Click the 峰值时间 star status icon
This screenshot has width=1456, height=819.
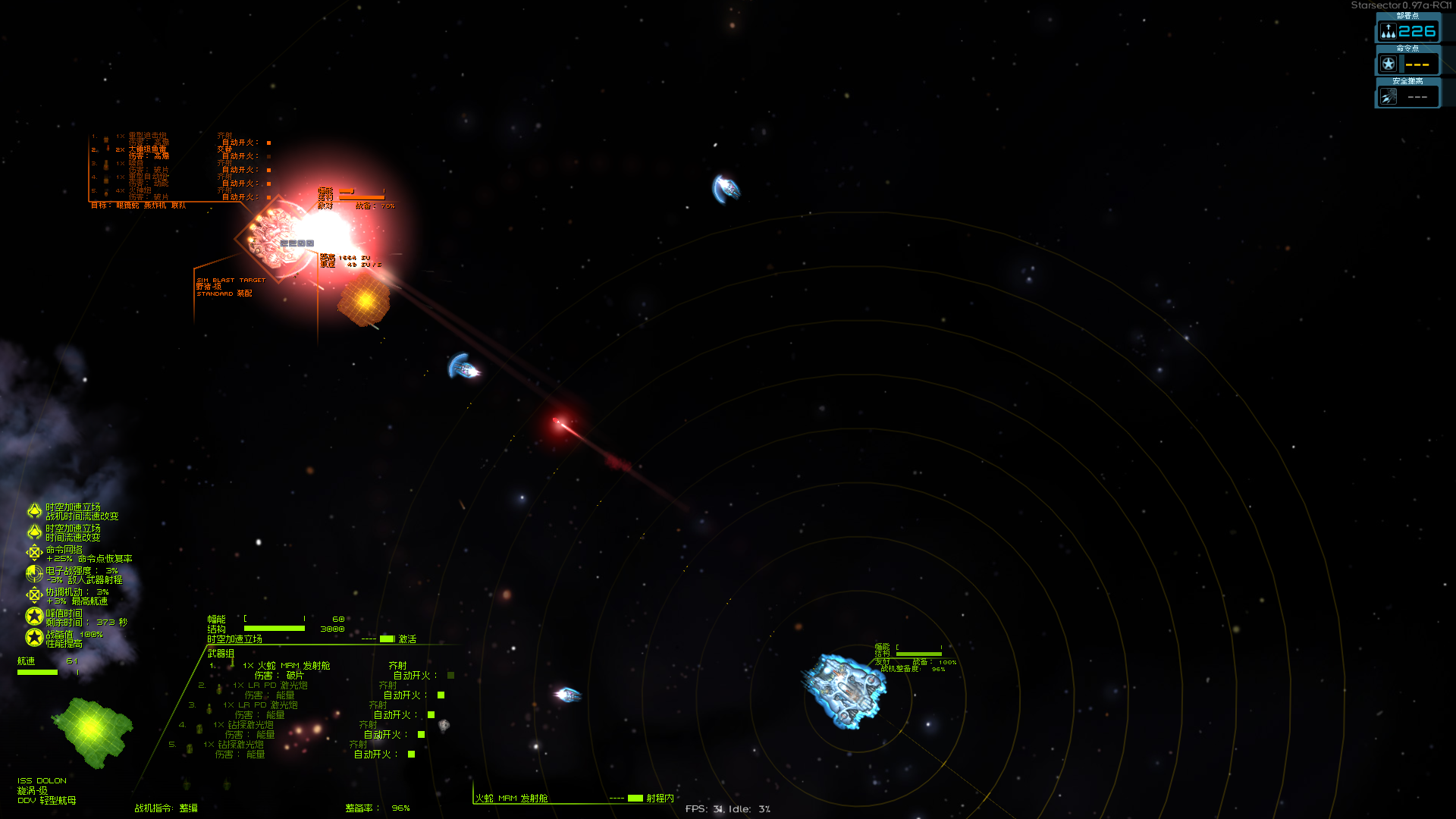(34, 617)
